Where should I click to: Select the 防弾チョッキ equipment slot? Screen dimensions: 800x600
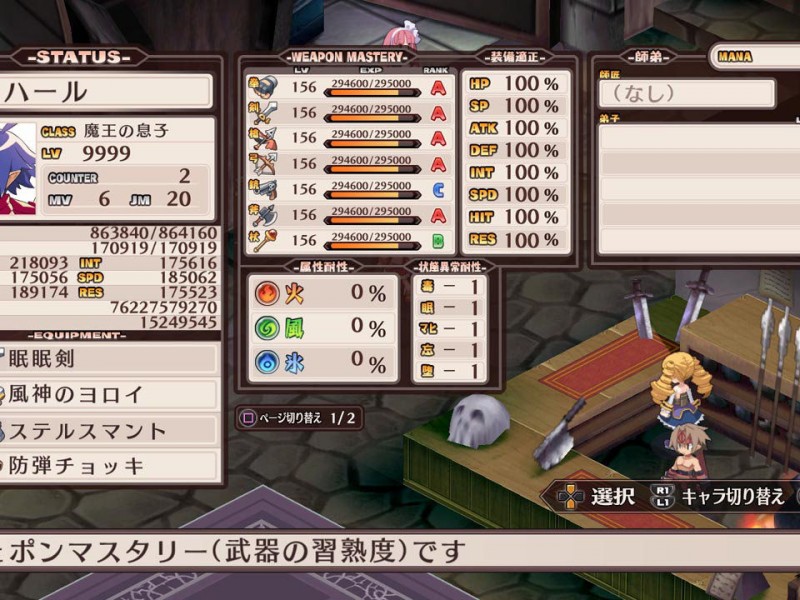108,466
